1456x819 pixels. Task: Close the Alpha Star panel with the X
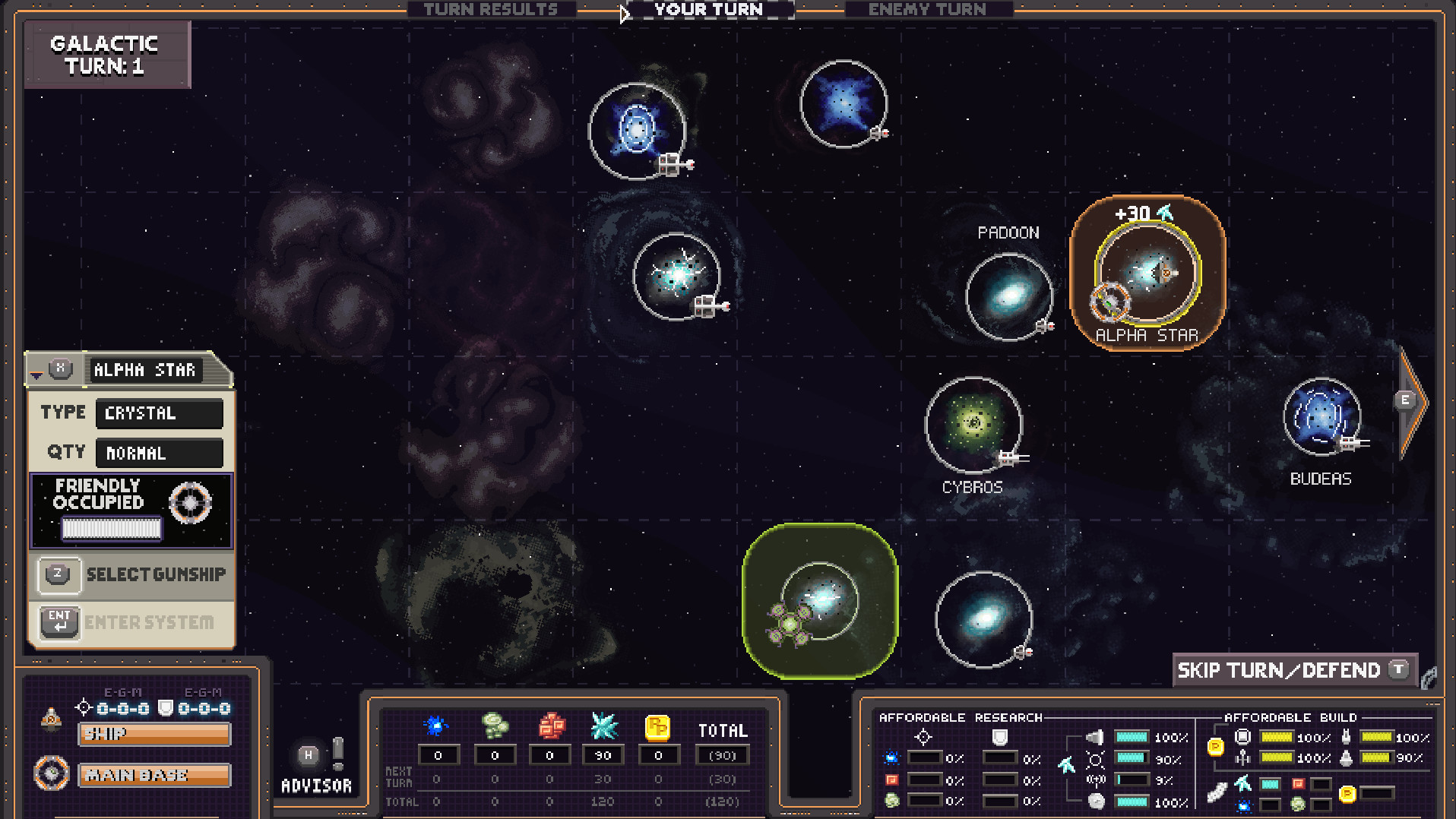(x=59, y=369)
